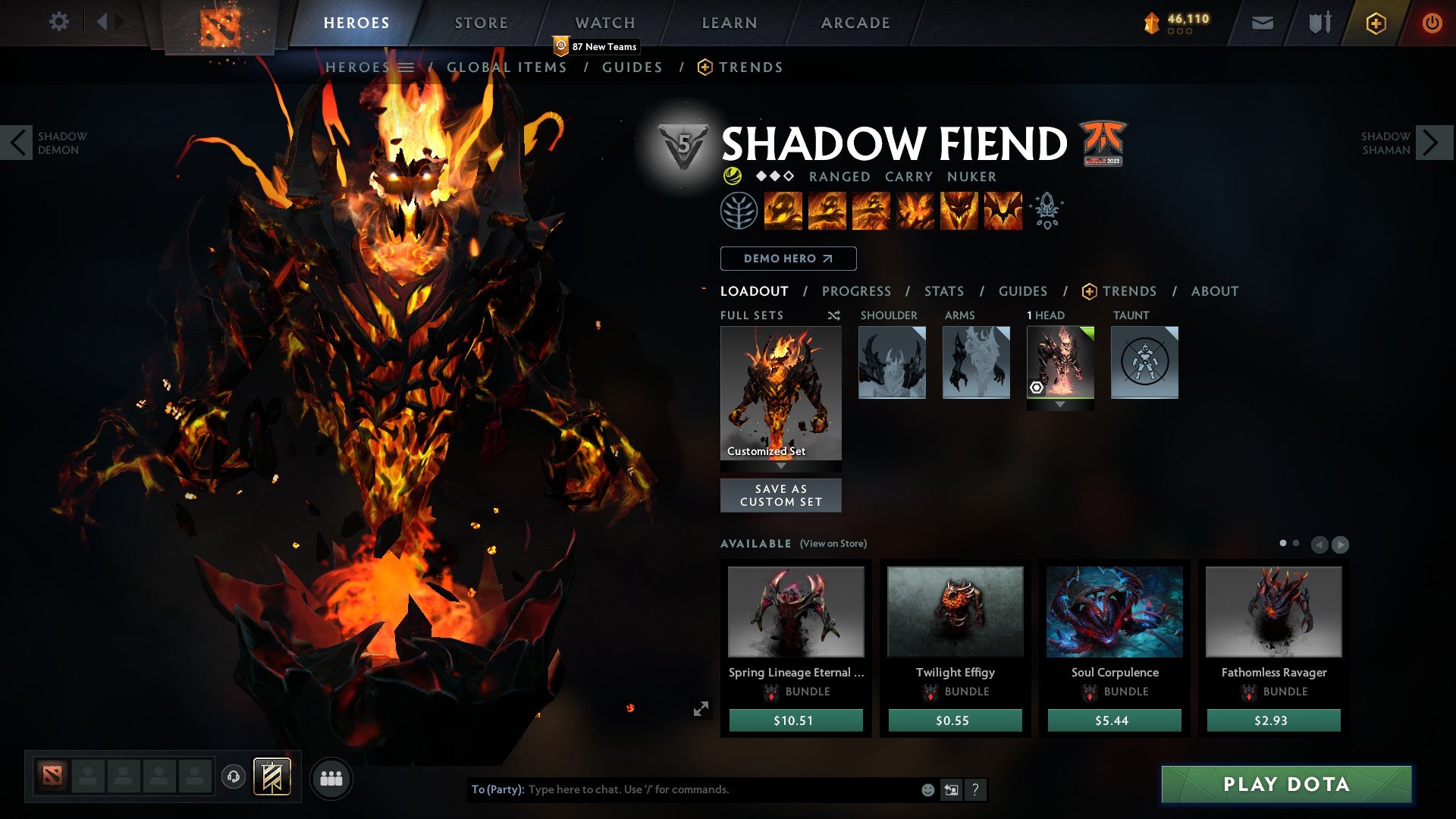This screenshot has width=1456, height=819.
Task: Open the talent tree icon beside abilities
Action: coord(739,212)
